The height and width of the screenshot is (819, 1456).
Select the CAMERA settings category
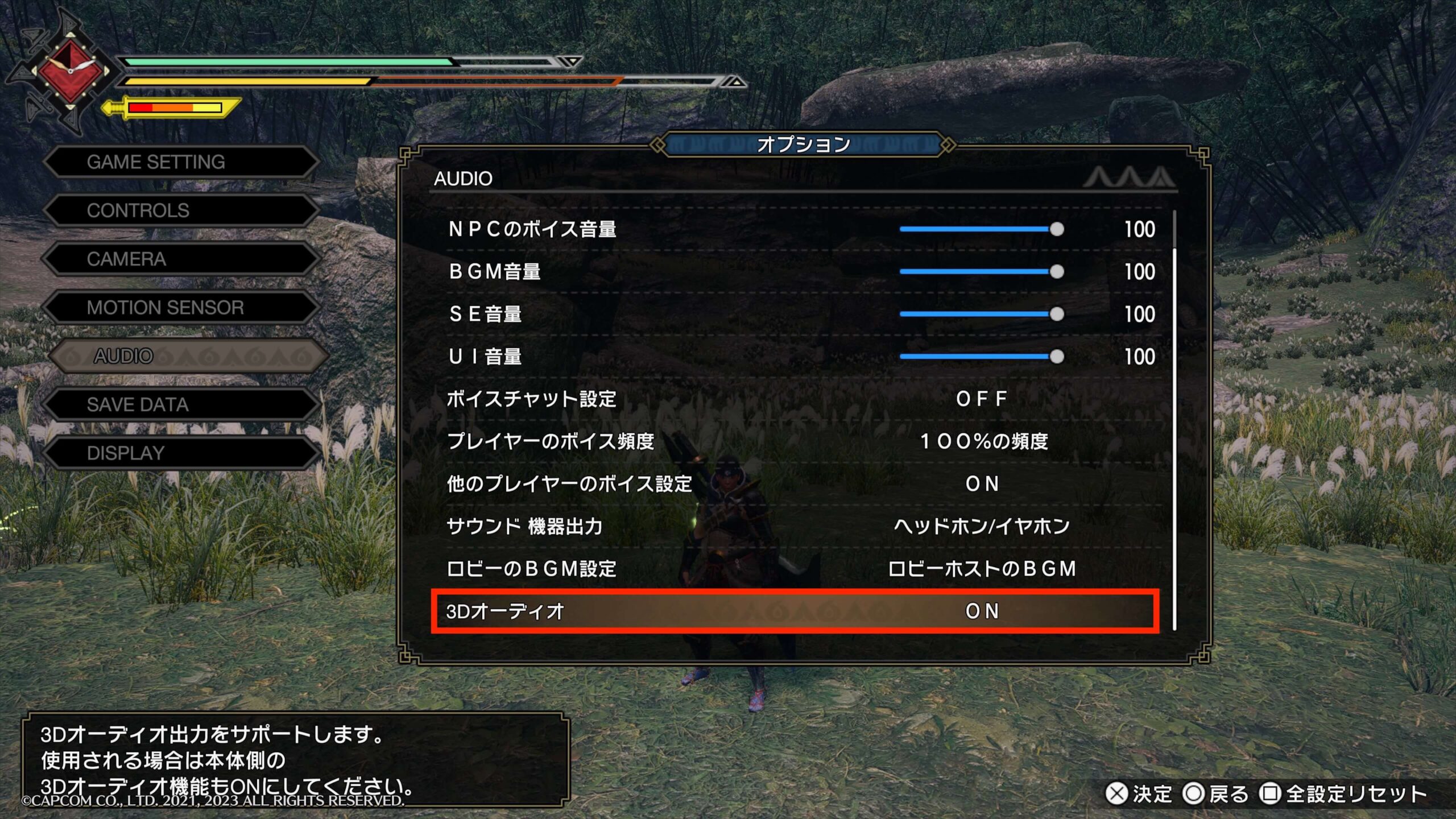coord(181,259)
